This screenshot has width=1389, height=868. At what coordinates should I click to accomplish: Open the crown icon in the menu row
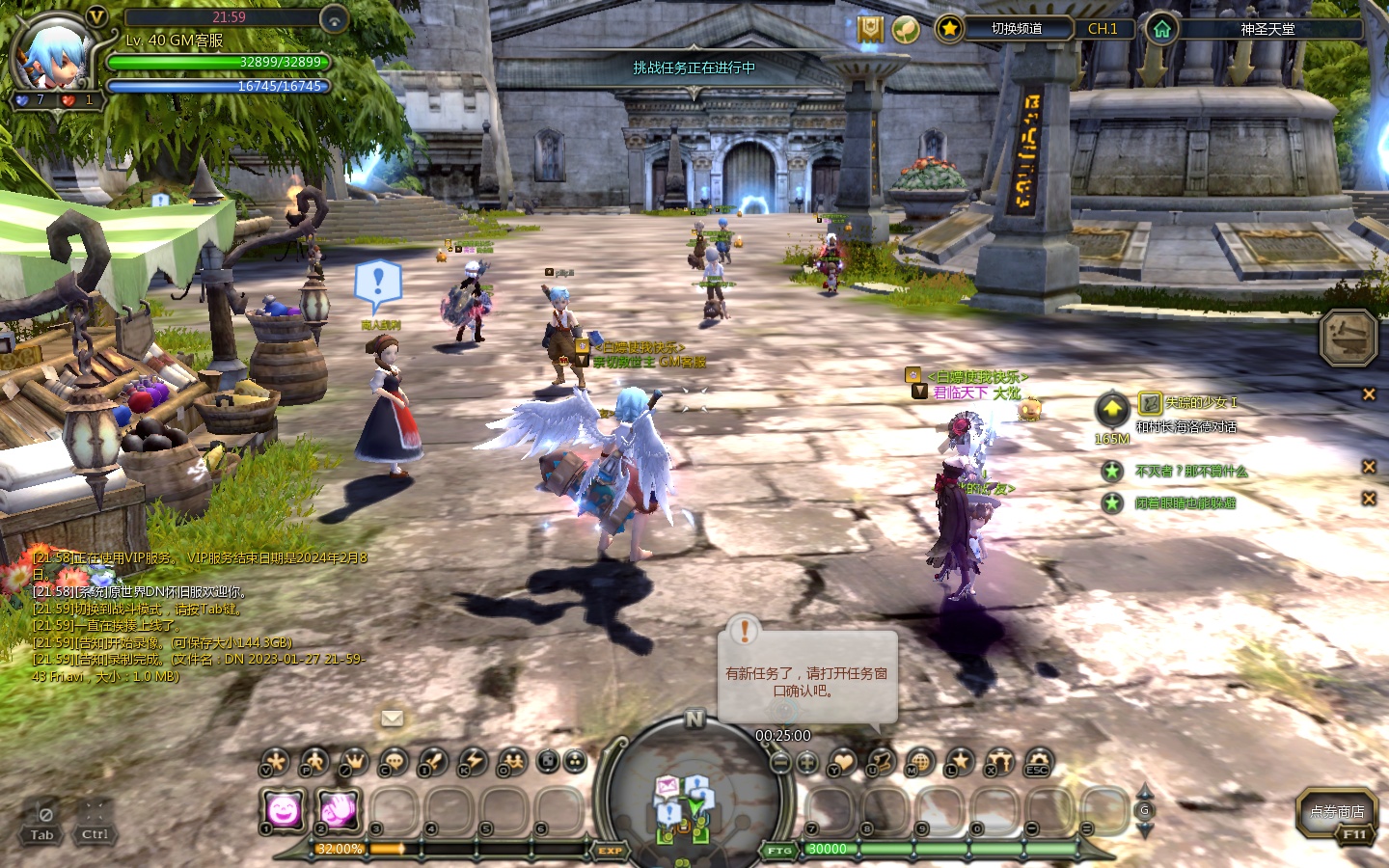point(354,762)
